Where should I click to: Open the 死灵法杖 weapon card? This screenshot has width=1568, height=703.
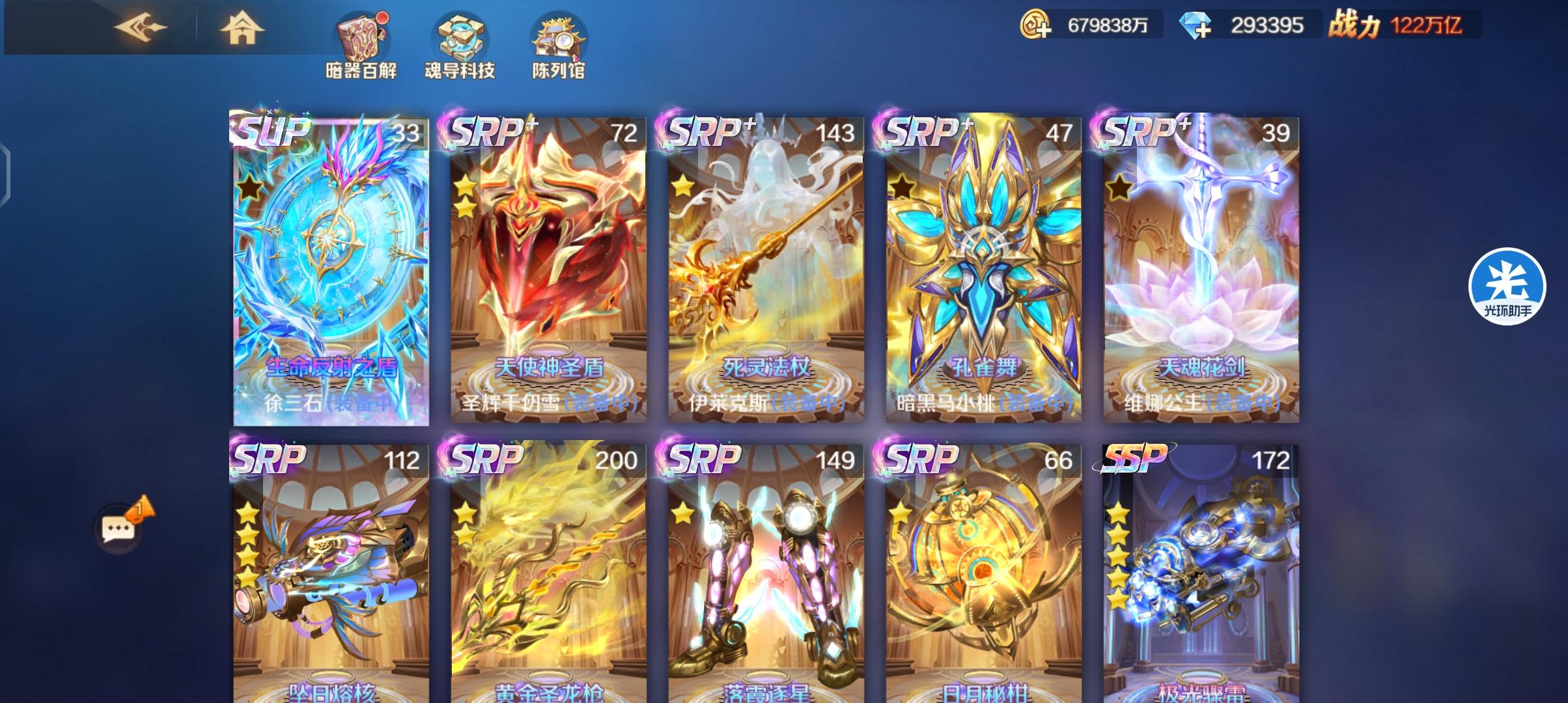762,267
